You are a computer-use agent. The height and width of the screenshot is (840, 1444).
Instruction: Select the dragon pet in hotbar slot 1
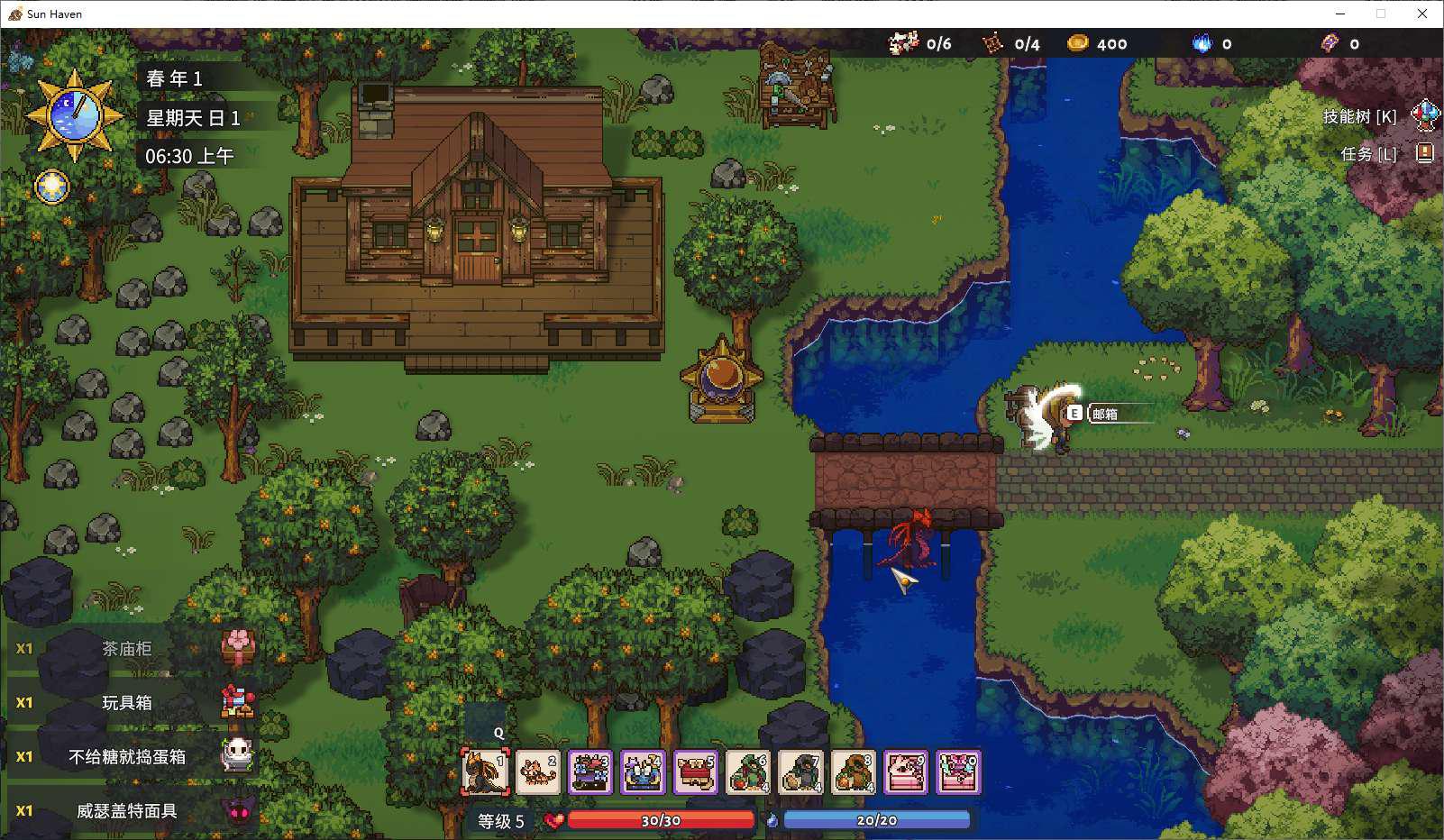(486, 772)
